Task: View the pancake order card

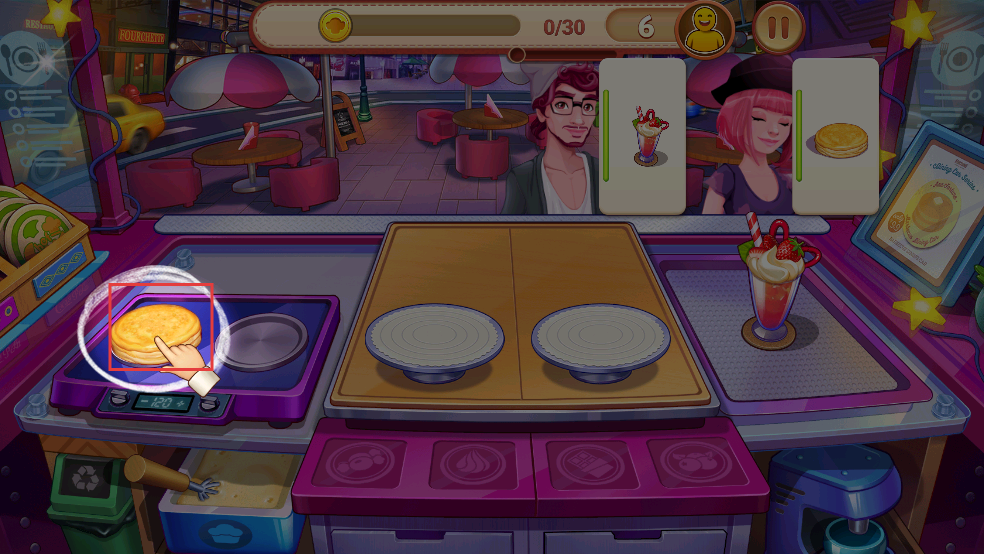Action: point(837,135)
